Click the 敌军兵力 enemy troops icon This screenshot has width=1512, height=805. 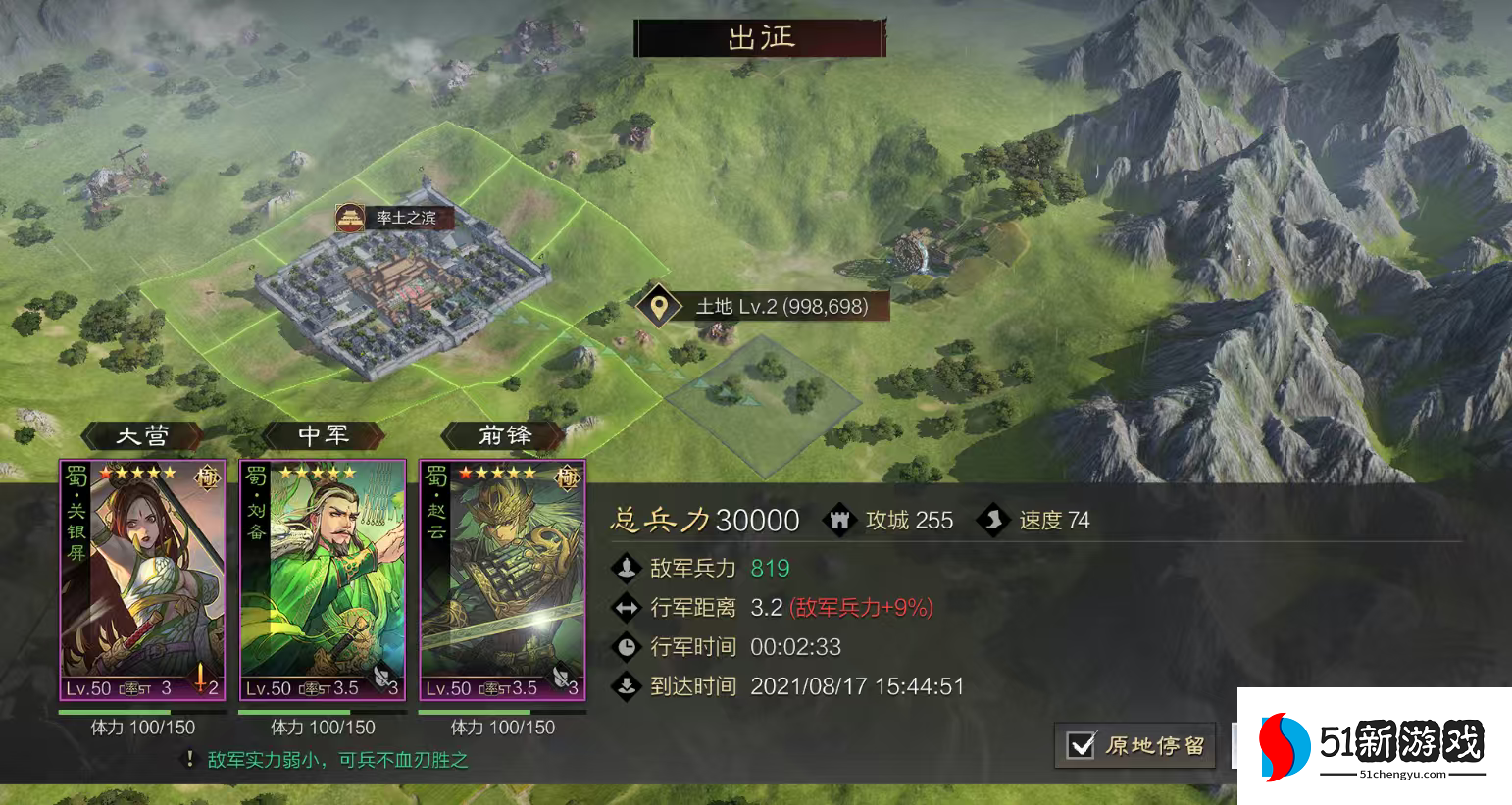click(628, 568)
